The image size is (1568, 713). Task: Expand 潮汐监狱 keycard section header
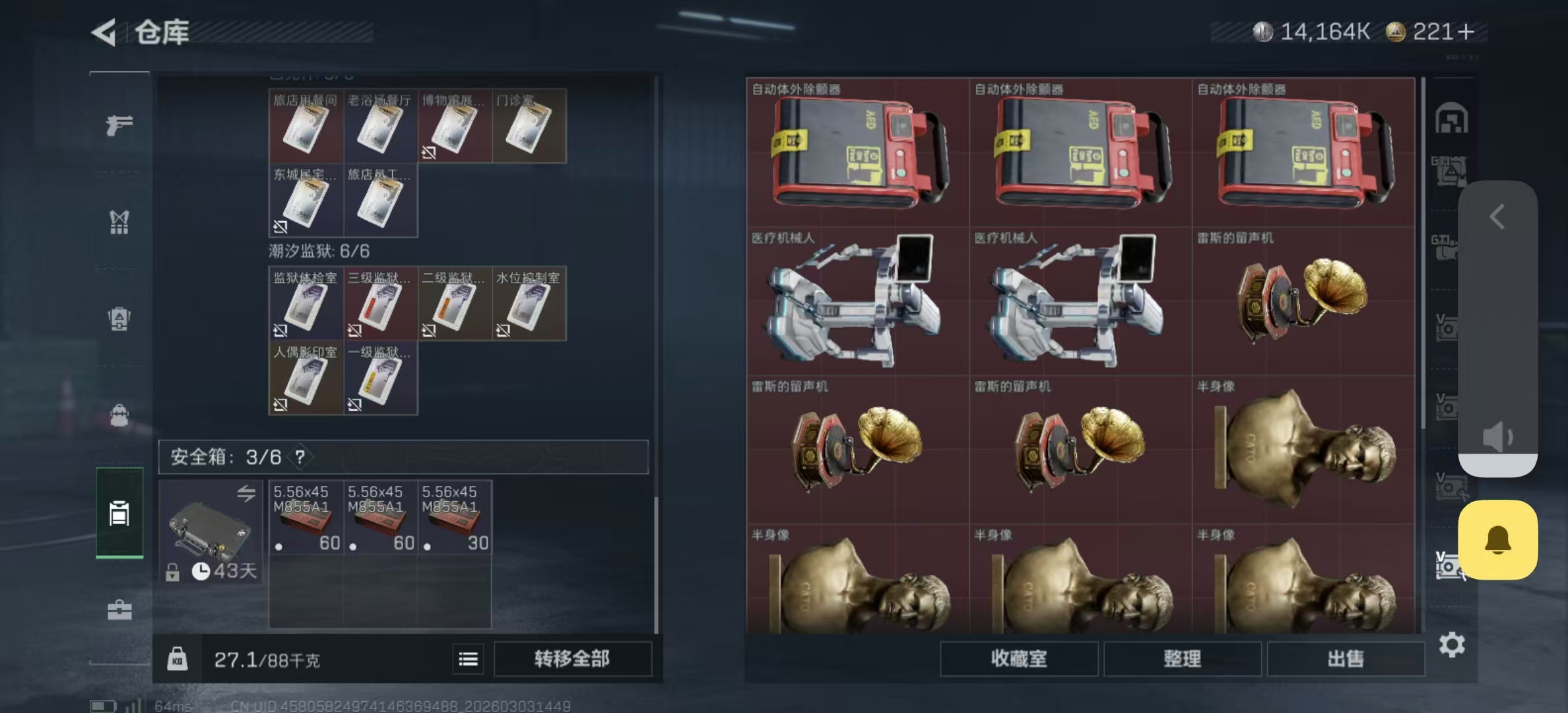[x=320, y=252]
